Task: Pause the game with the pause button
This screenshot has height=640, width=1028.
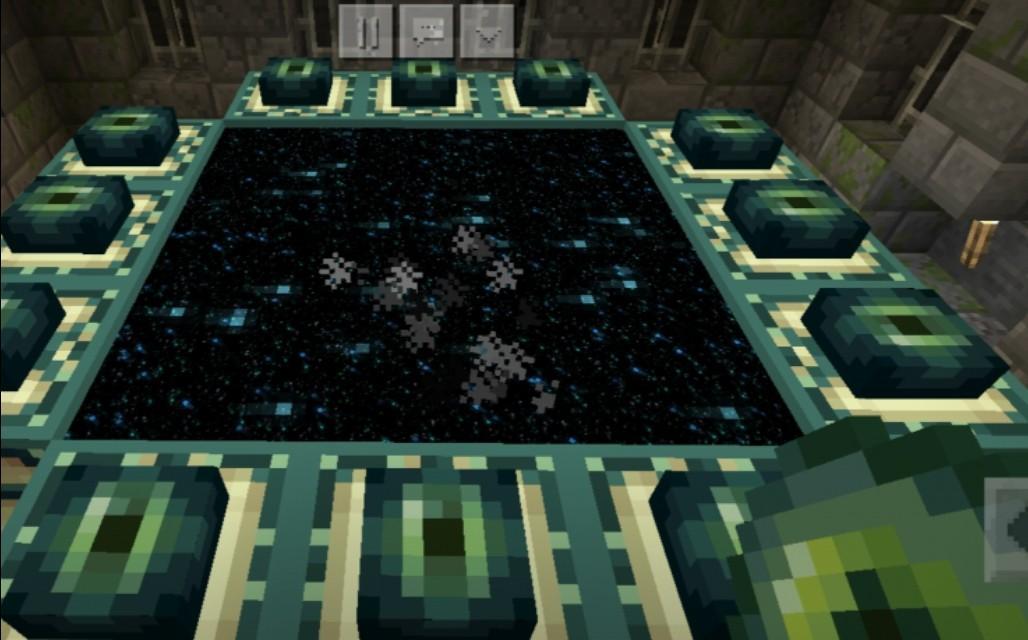Action: pyautogui.click(x=365, y=31)
